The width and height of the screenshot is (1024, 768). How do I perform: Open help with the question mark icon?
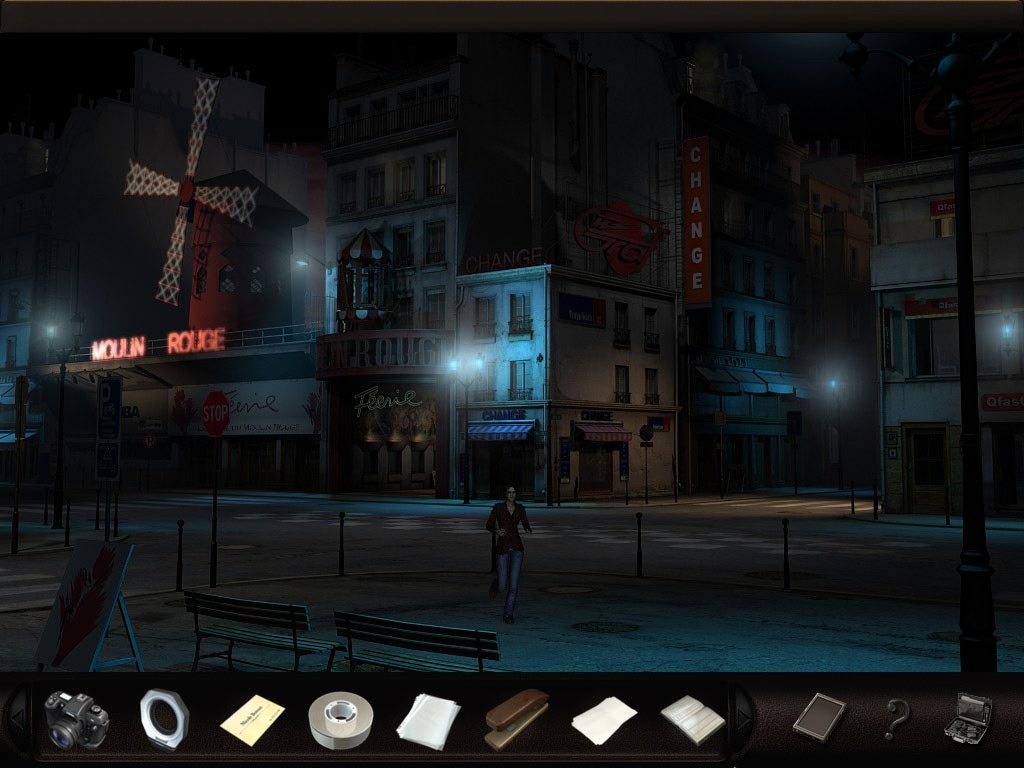(x=896, y=719)
